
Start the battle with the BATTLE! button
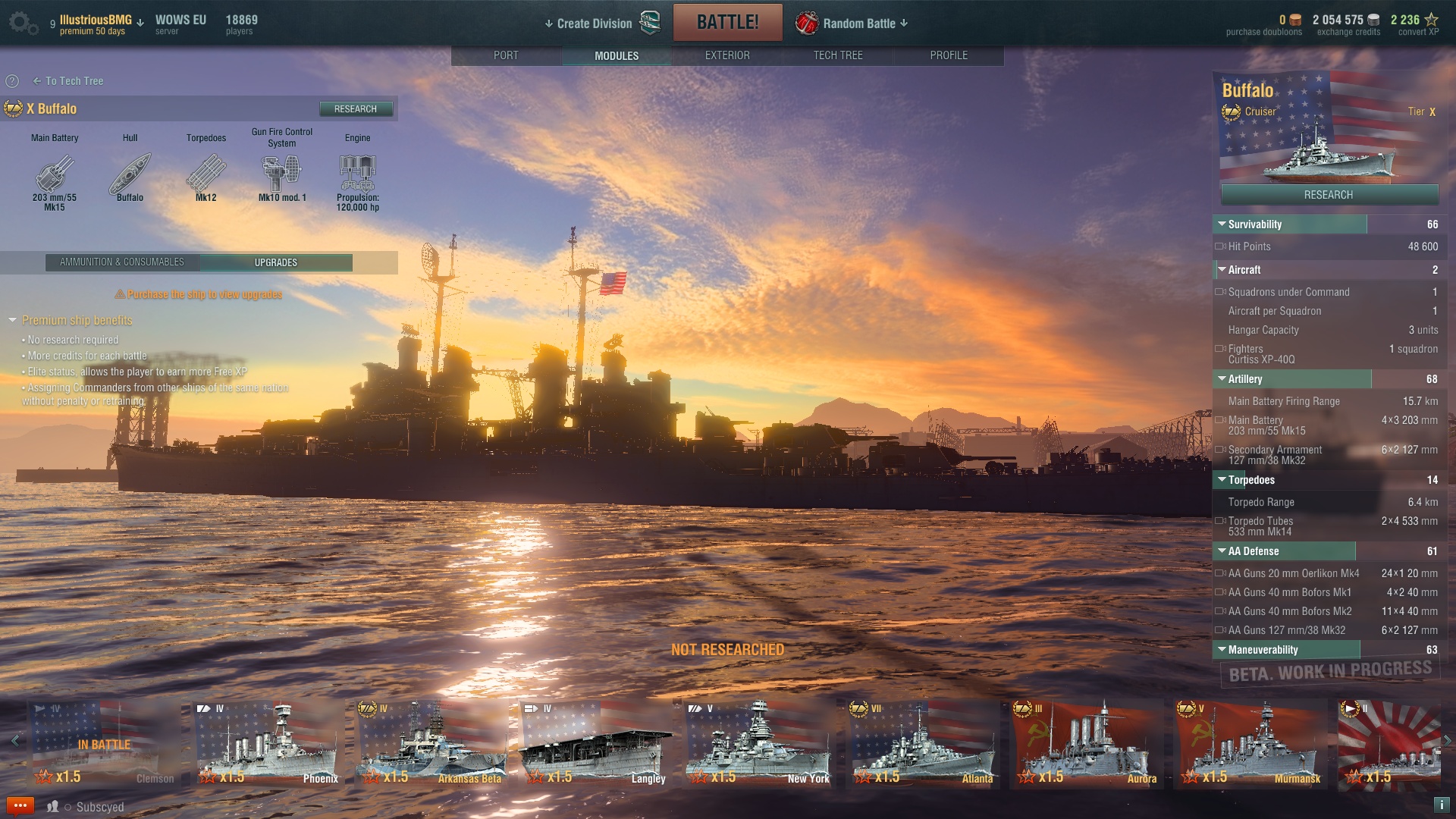tap(727, 23)
